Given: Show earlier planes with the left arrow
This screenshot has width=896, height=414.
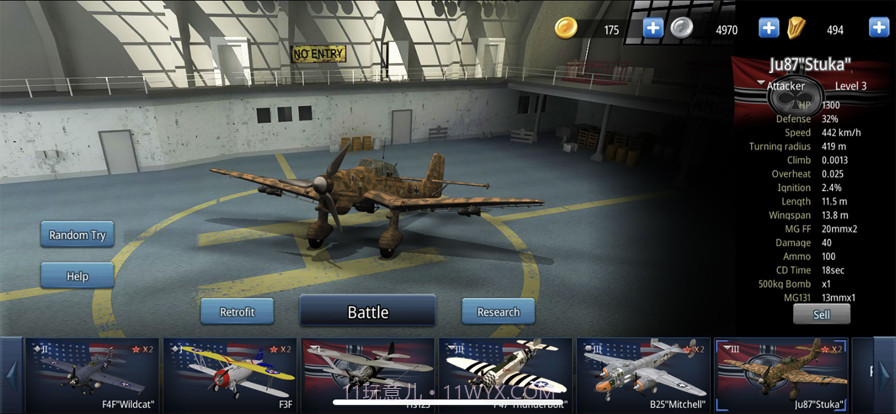Looking at the screenshot, I should pos(11,374).
